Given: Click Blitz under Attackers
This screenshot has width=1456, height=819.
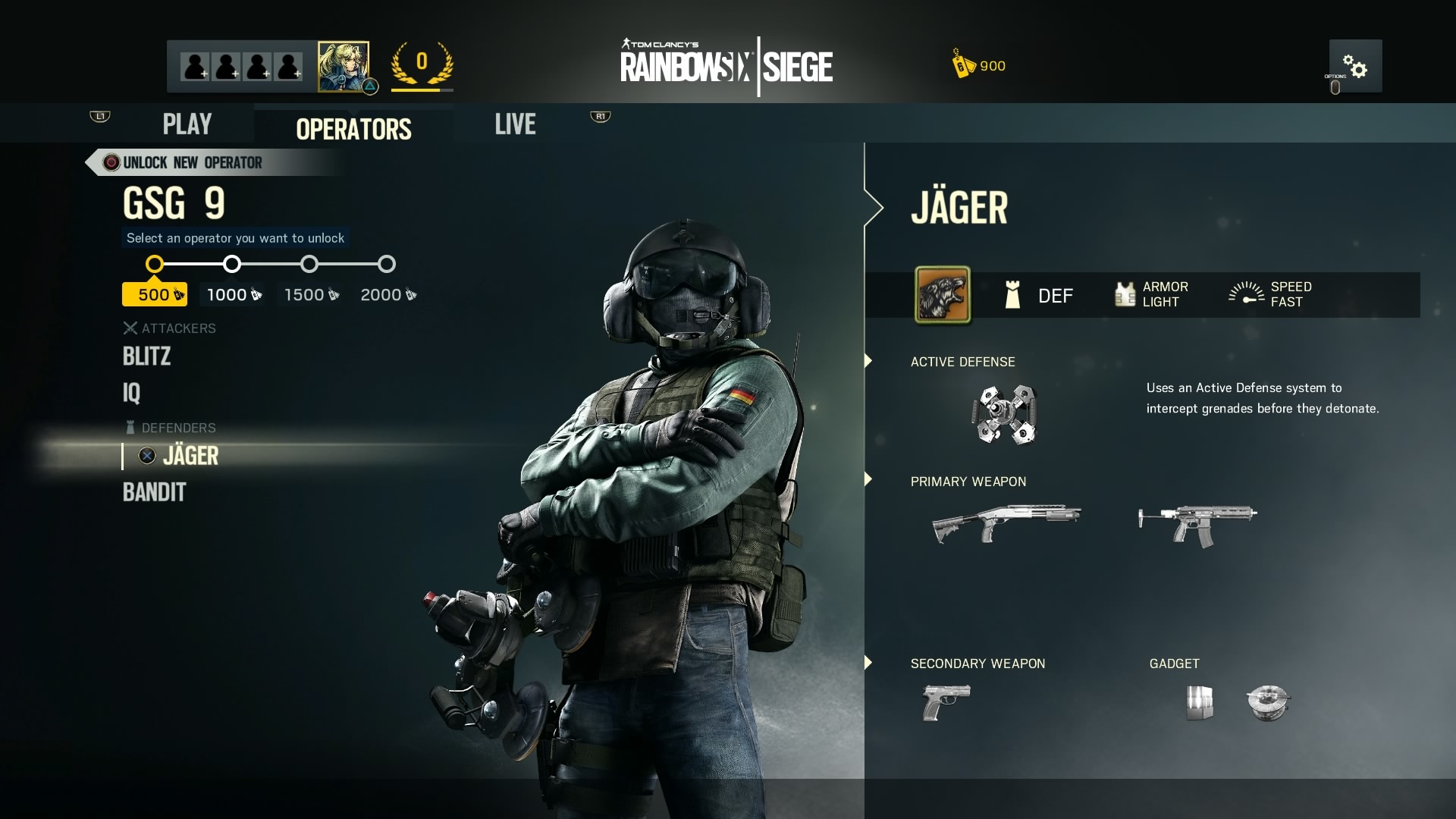Looking at the screenshot, I should coord(147,356).
